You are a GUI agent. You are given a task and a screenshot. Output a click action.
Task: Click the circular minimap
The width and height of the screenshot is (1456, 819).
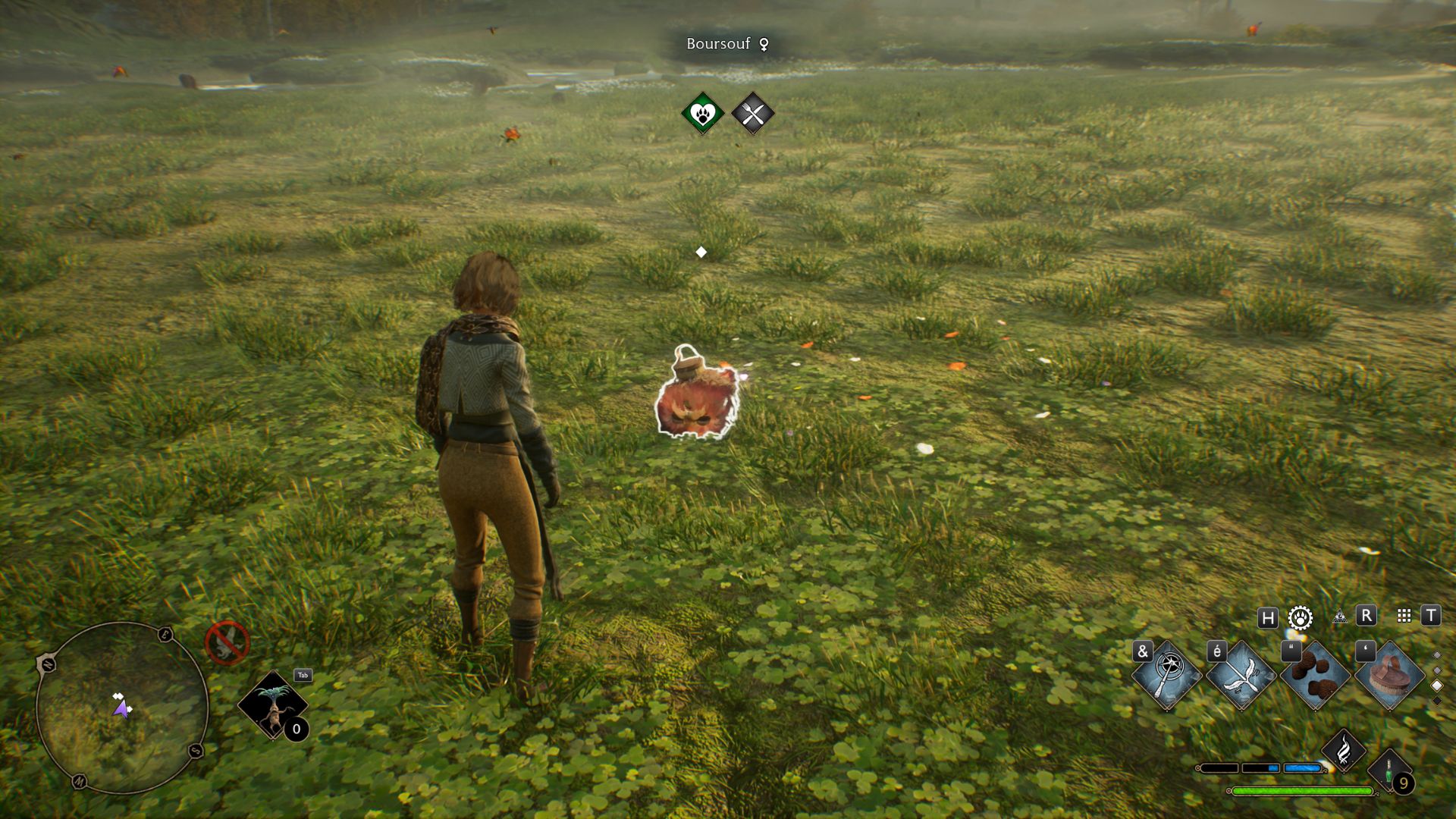122,708
